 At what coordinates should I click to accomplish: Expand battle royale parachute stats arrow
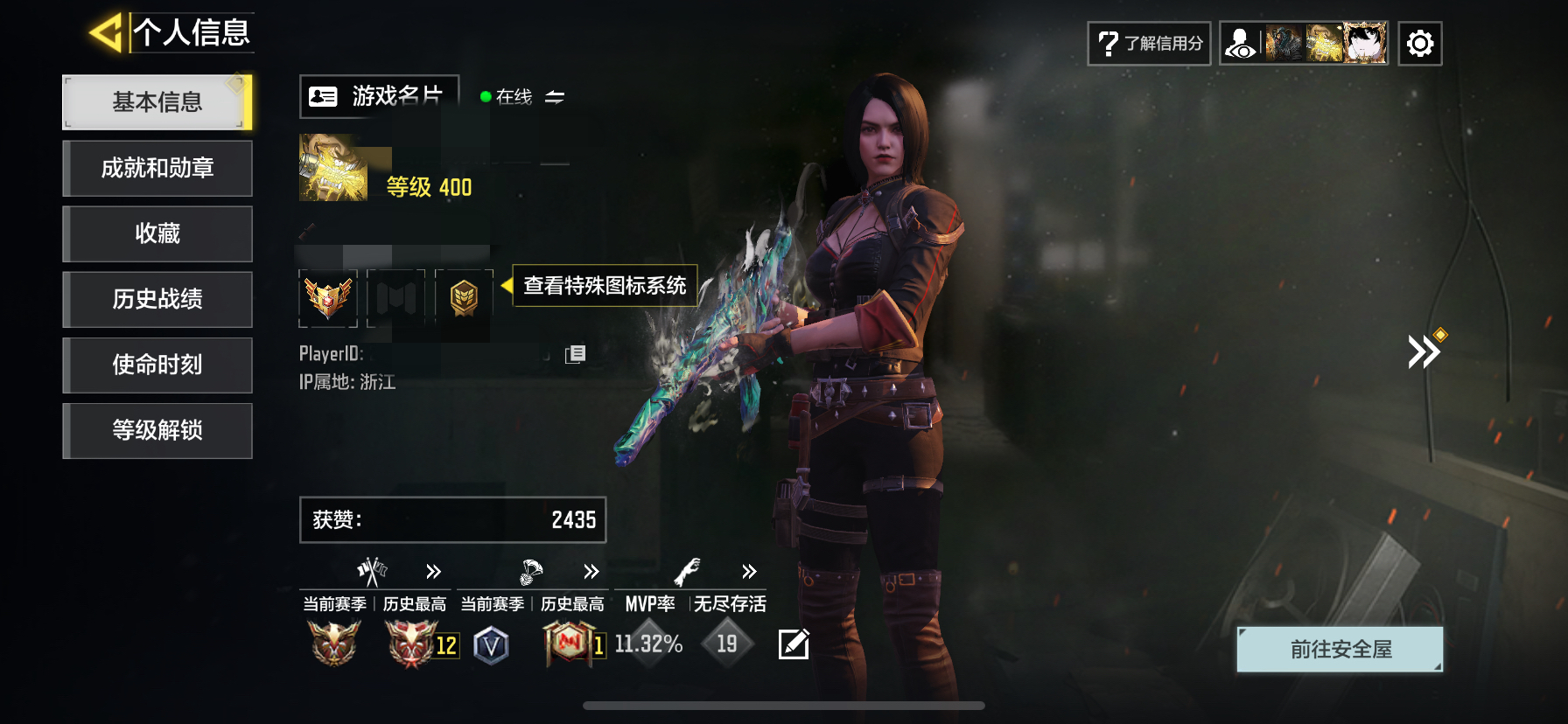(x=591, y=572)
